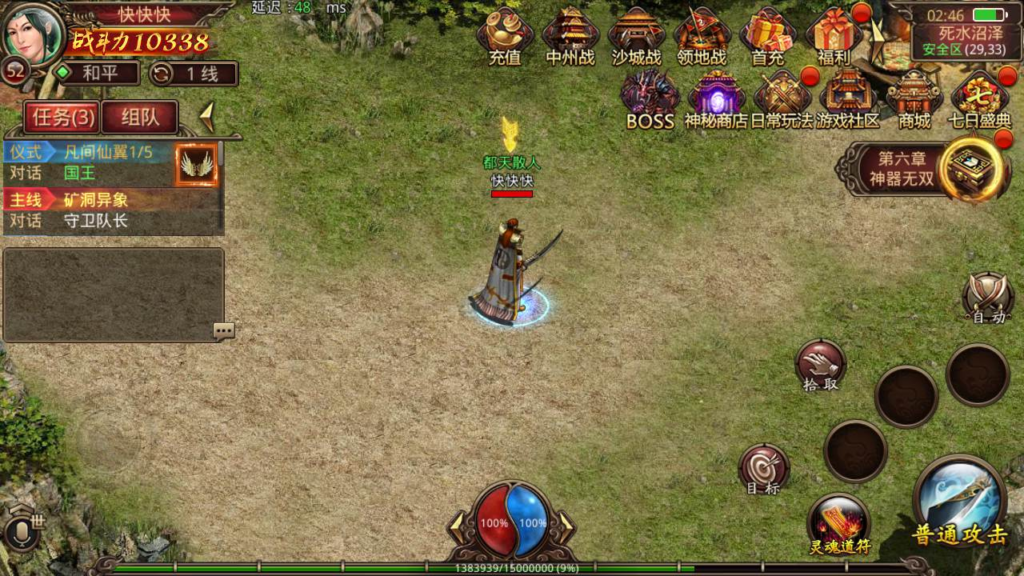The width and height of the screenshot is (1024, 576).
Task: Open the 充值 recharge menu
Action: tap(505, 36)
